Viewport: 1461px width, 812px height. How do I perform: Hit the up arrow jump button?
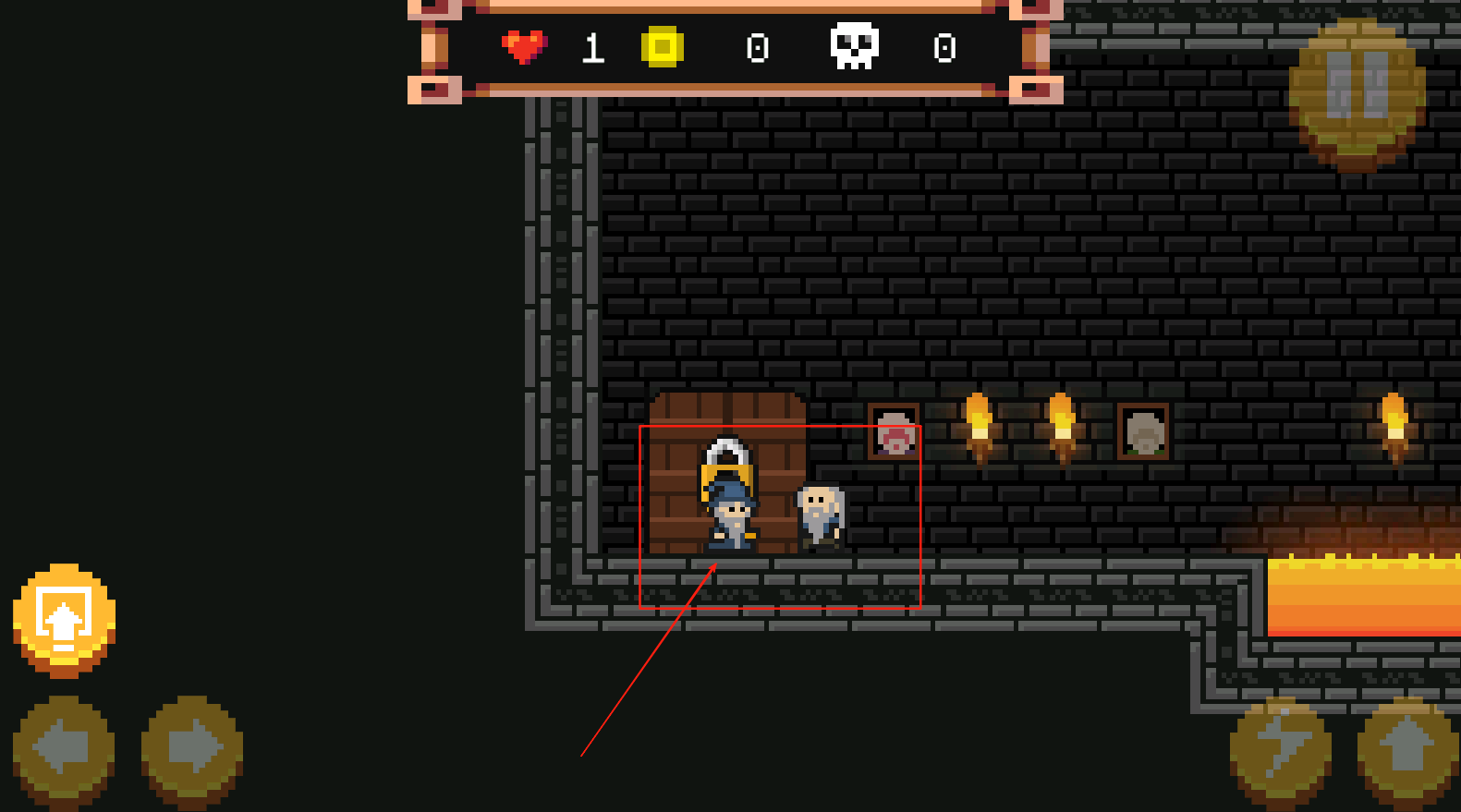(x=1407, y=750)
